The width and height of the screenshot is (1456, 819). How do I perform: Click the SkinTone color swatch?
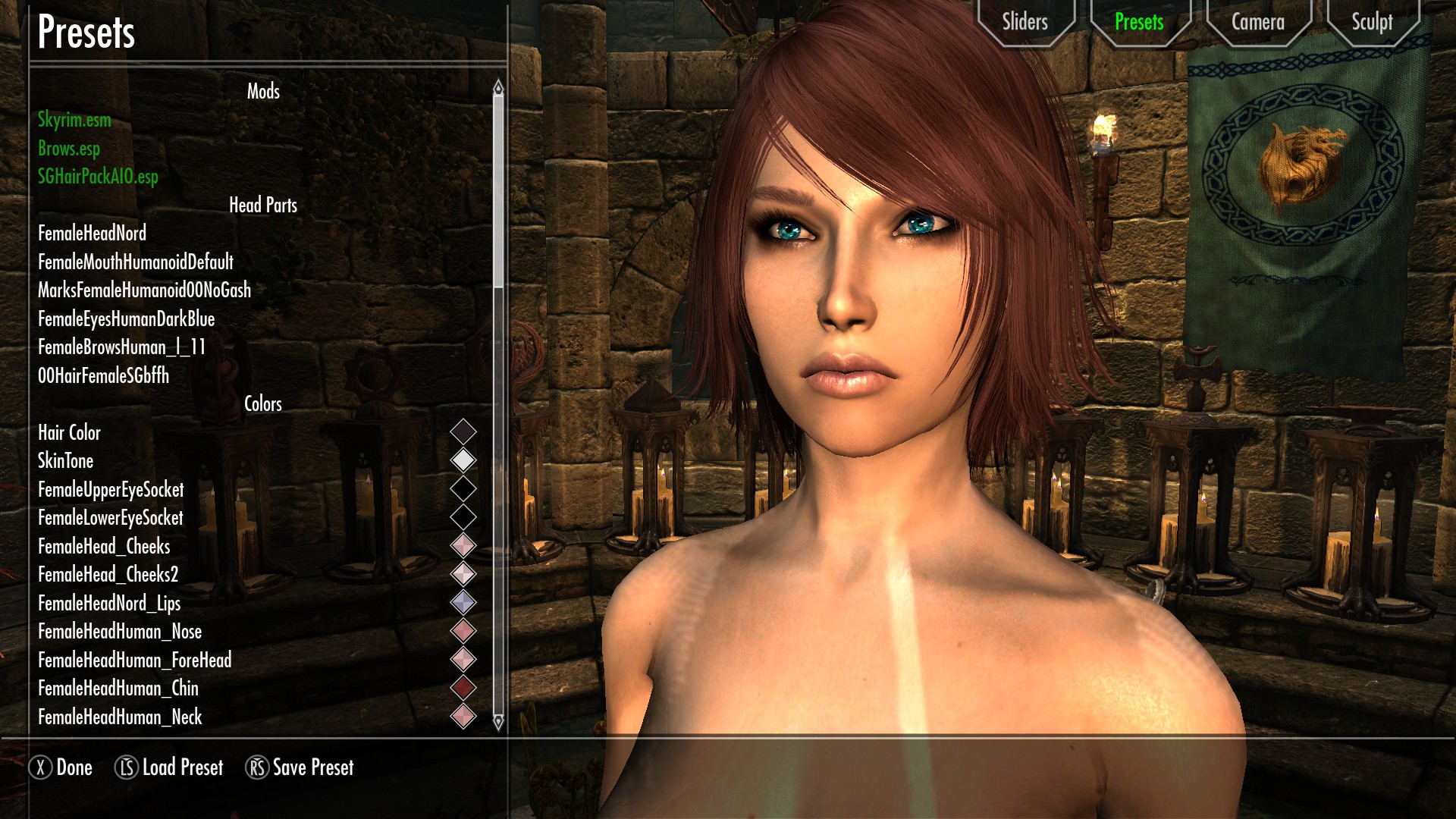pos(463,460)
